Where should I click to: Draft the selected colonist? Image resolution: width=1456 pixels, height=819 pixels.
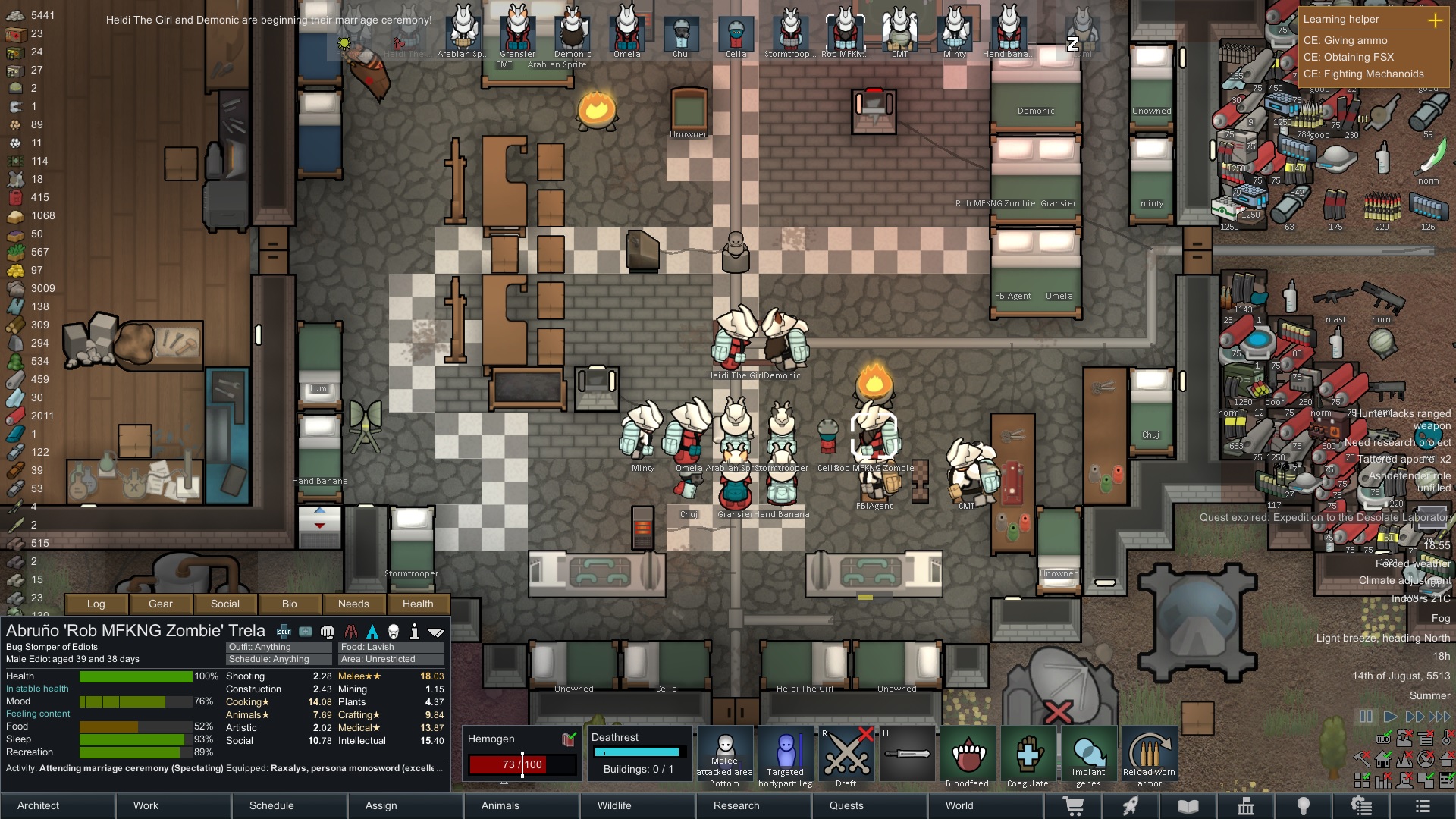click(x=846, y=757)
